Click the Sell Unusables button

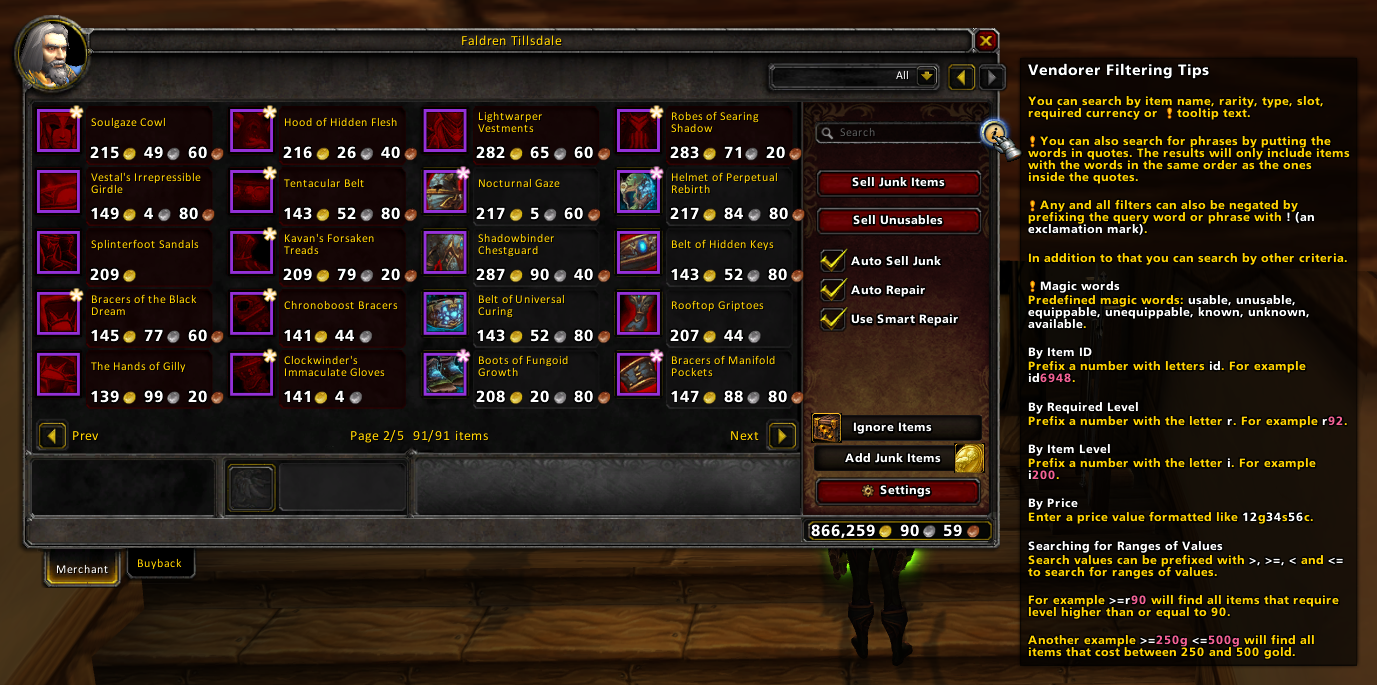(898, 221)
